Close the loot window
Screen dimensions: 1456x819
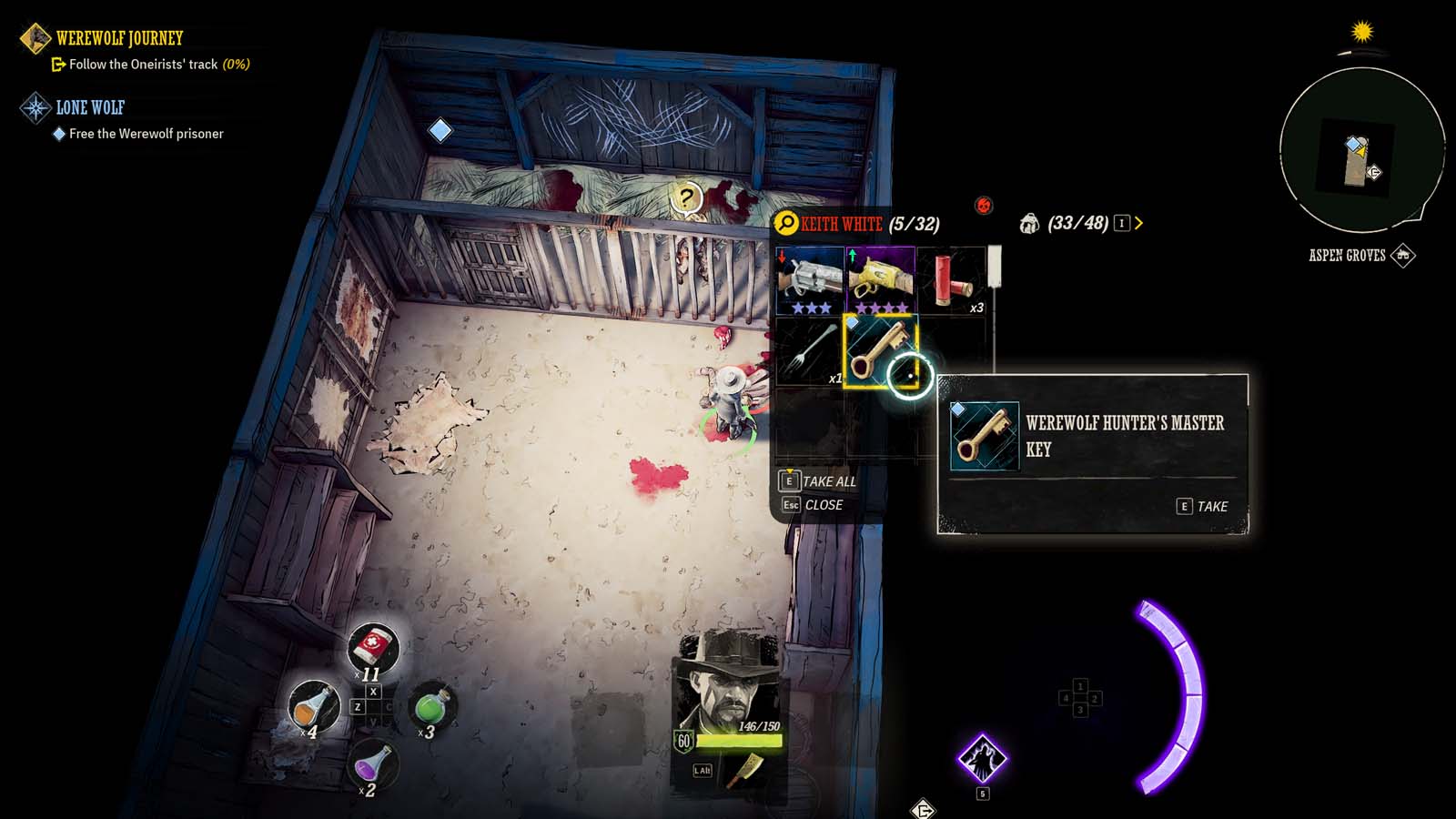click(813, 505)
